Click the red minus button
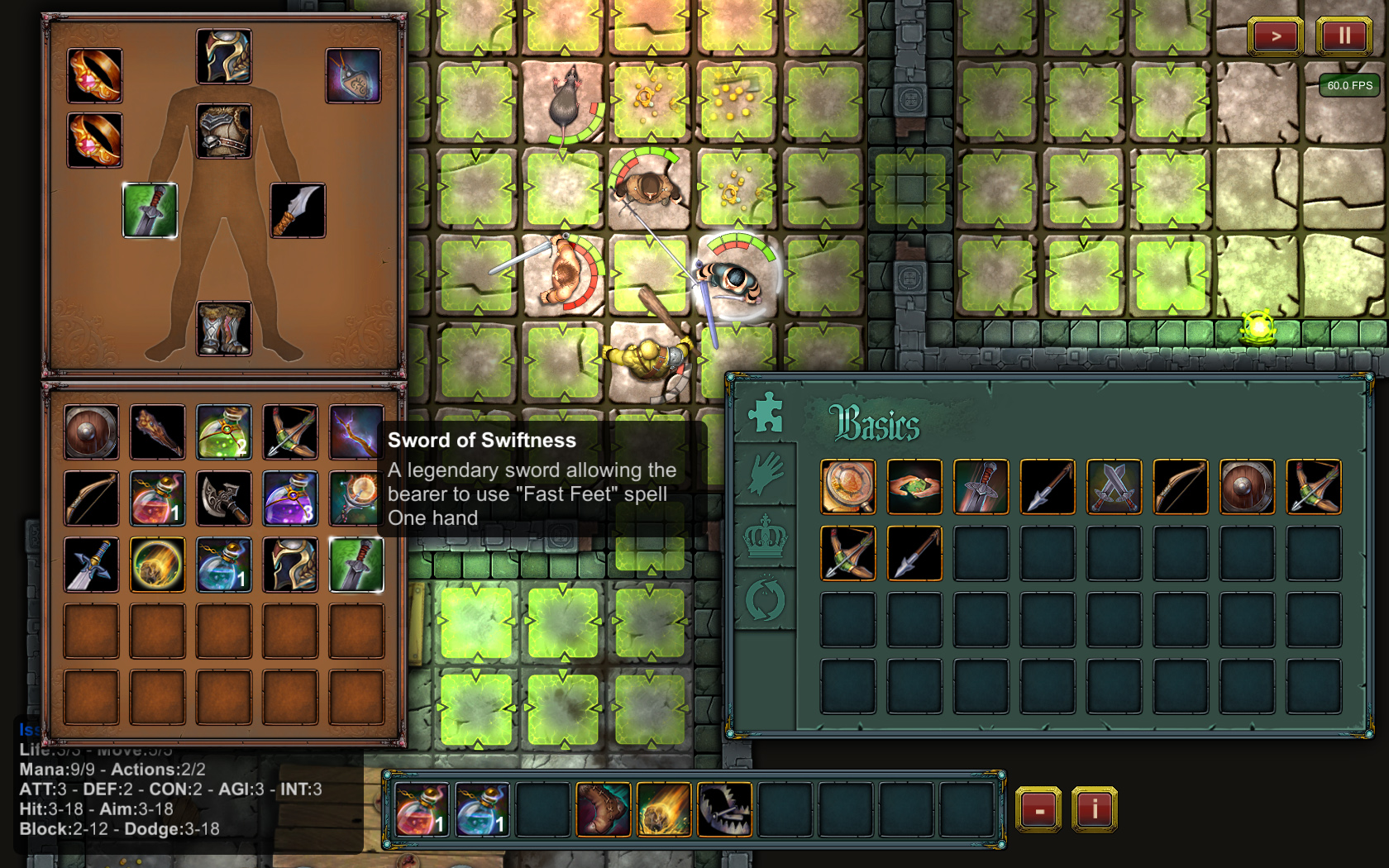The width and height of the screenshot is (1389, 868). coord(1038,809)
